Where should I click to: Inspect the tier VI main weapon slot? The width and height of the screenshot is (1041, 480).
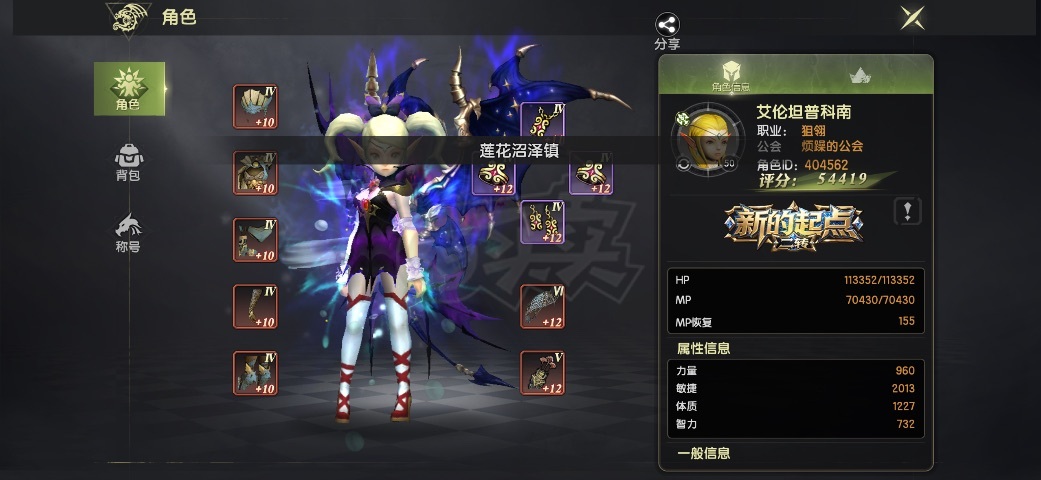542,306
